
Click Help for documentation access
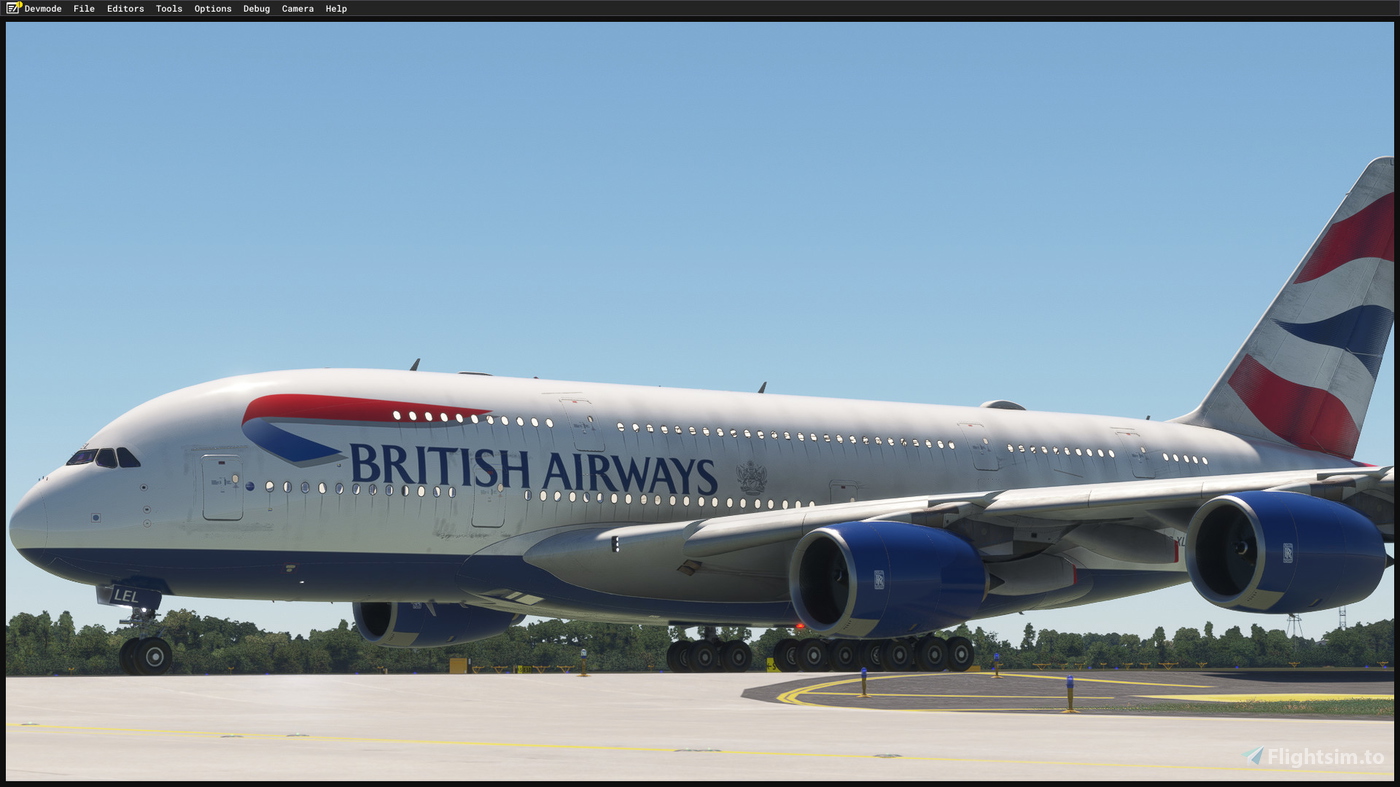[x=336, y=8]
